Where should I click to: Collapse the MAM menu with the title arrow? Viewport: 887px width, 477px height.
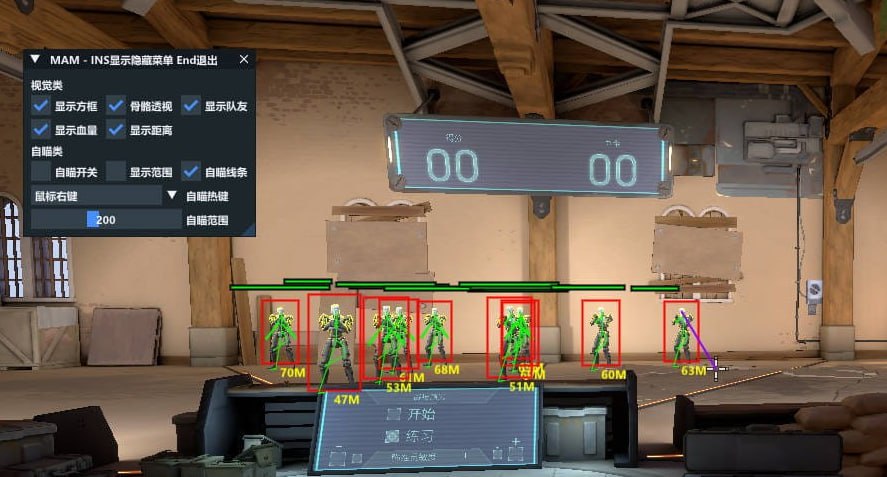click(x=36, y=60)
